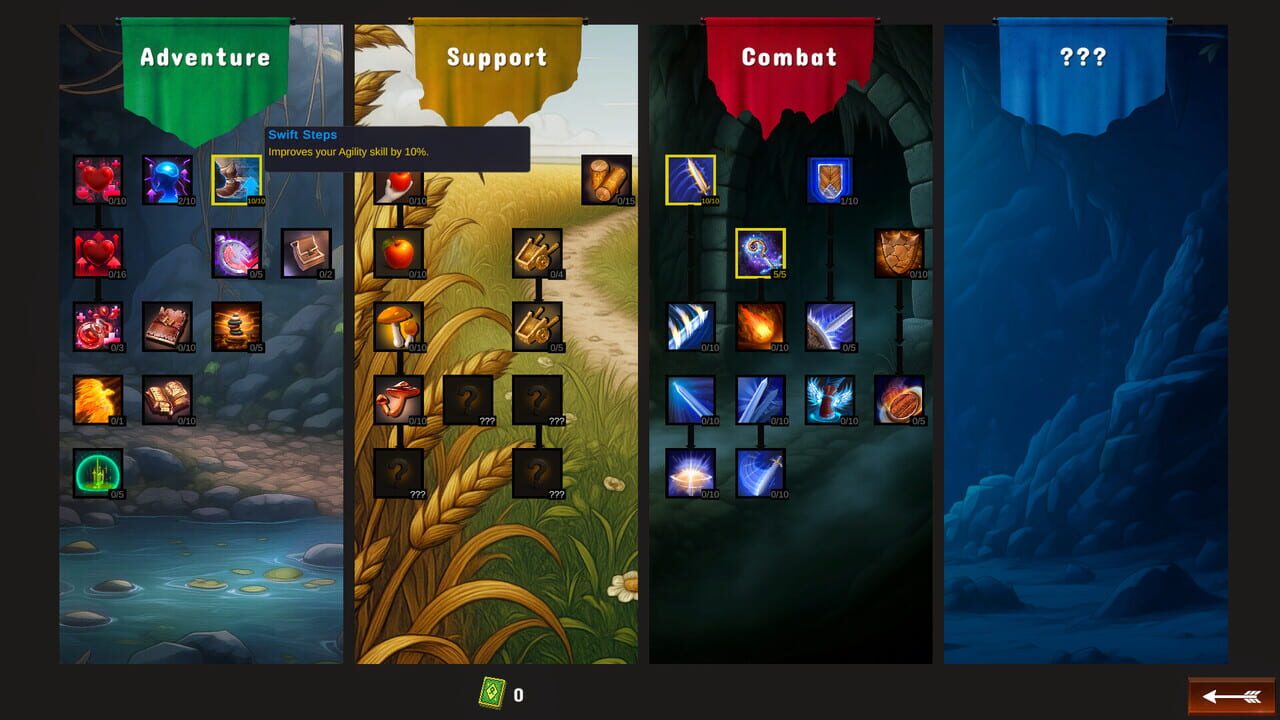
Task: Upgrade the blue crystal skill showing 2/10
Action: [166, 181]
